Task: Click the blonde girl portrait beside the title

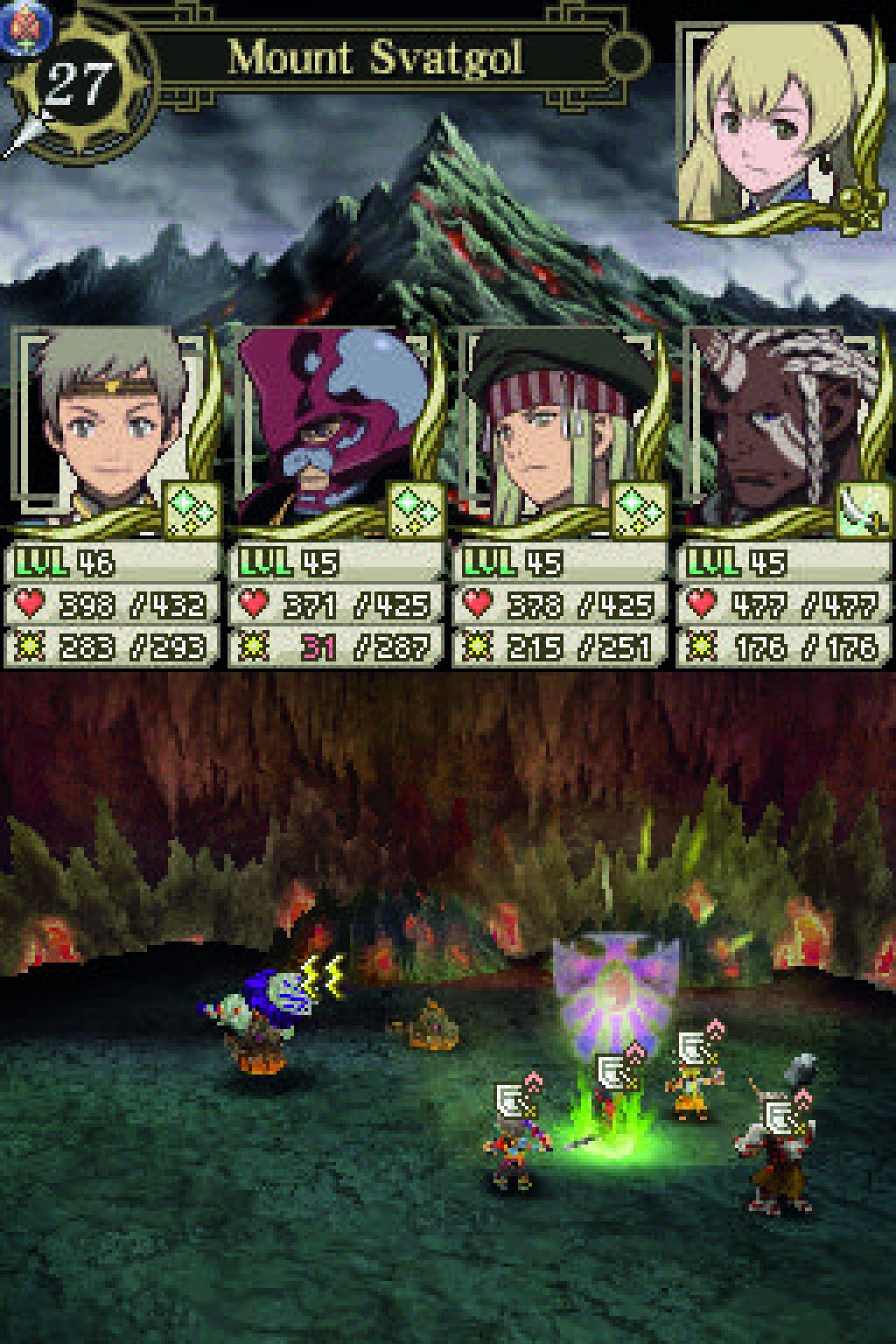Action: [x=779, y=127]
